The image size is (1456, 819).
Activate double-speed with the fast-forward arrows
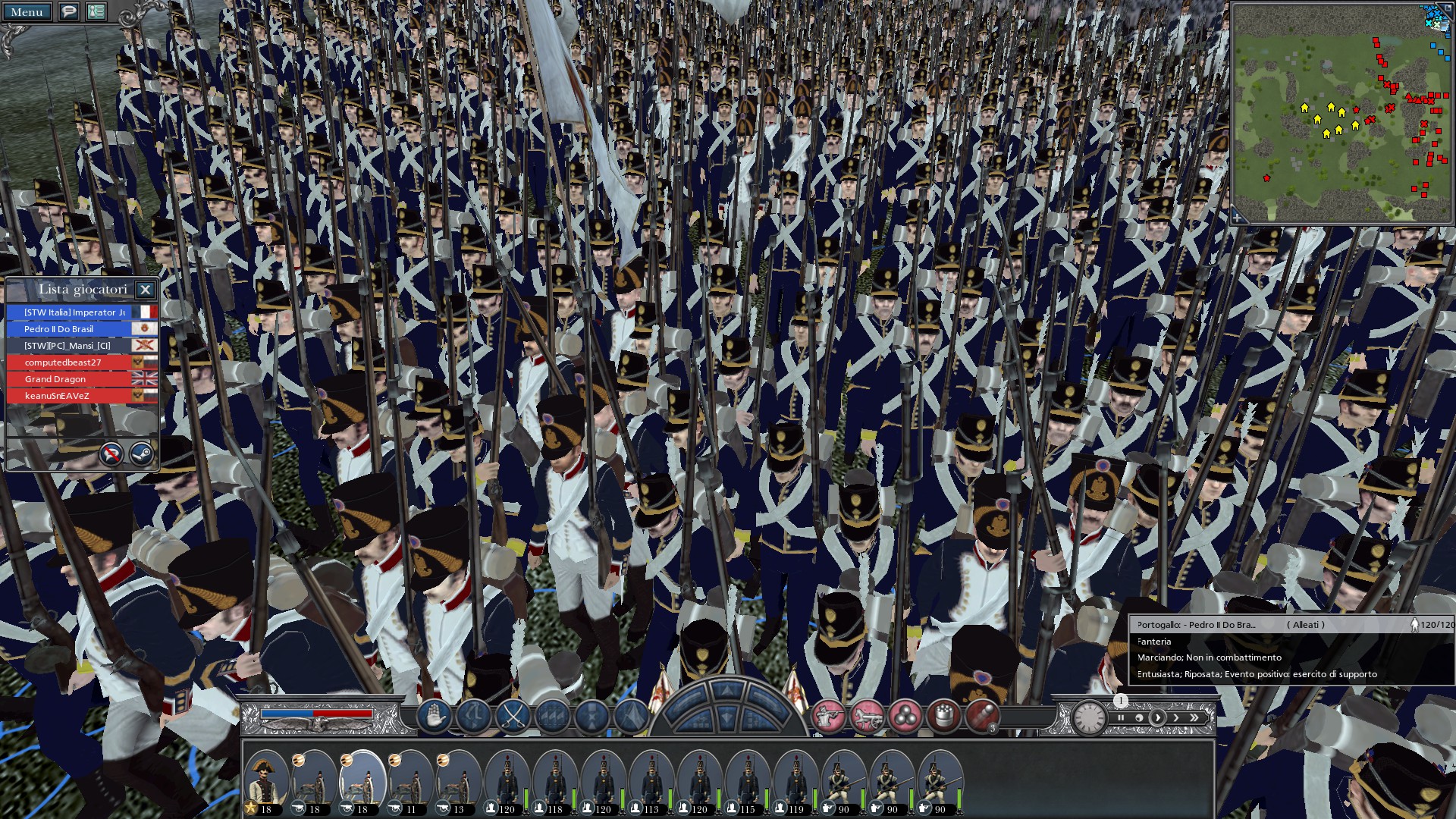(1194, 717)
